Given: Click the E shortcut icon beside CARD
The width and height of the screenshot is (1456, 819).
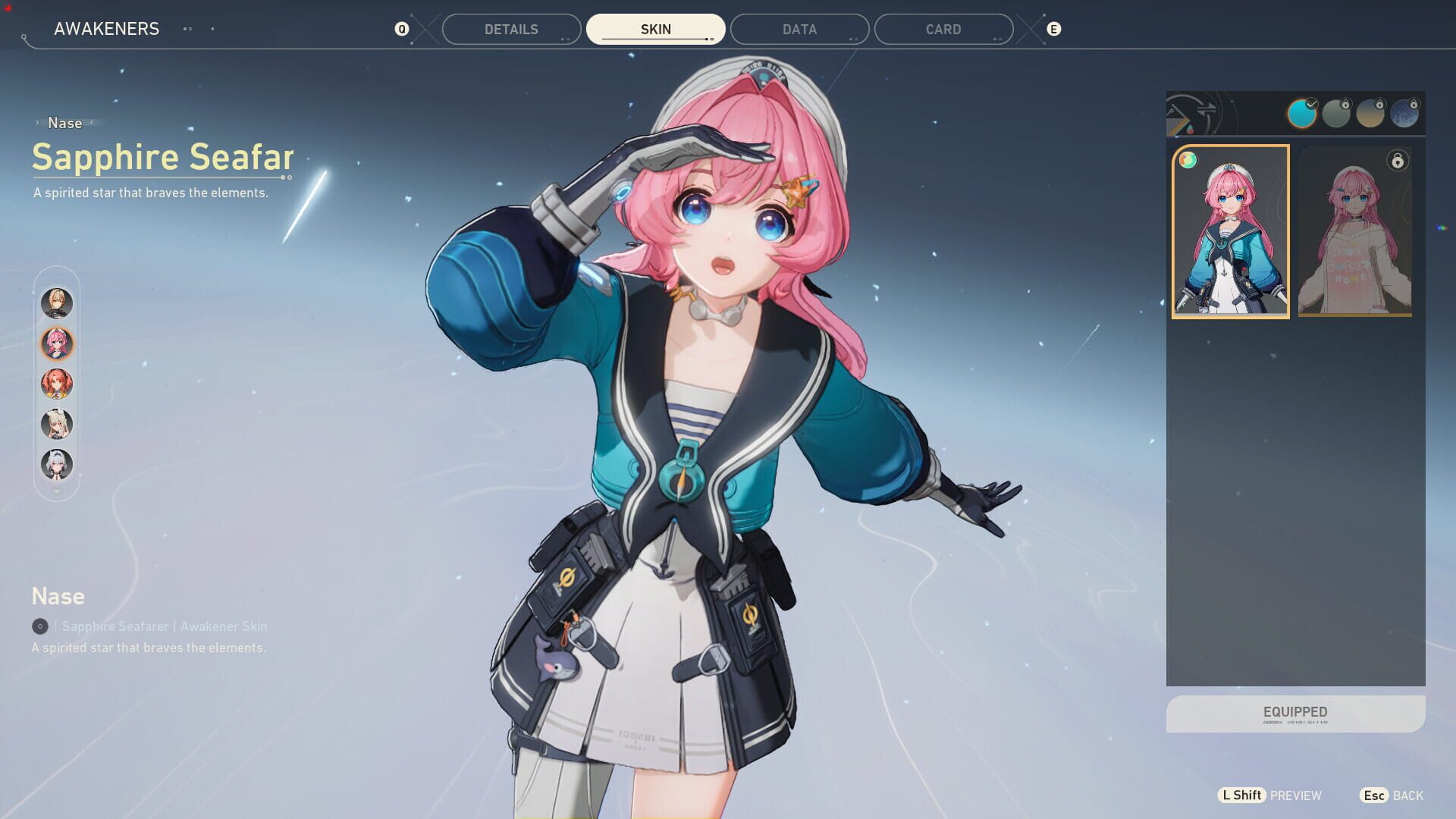Looking at the screenshot, I should pyautogui.click(x=1053, y=29).
